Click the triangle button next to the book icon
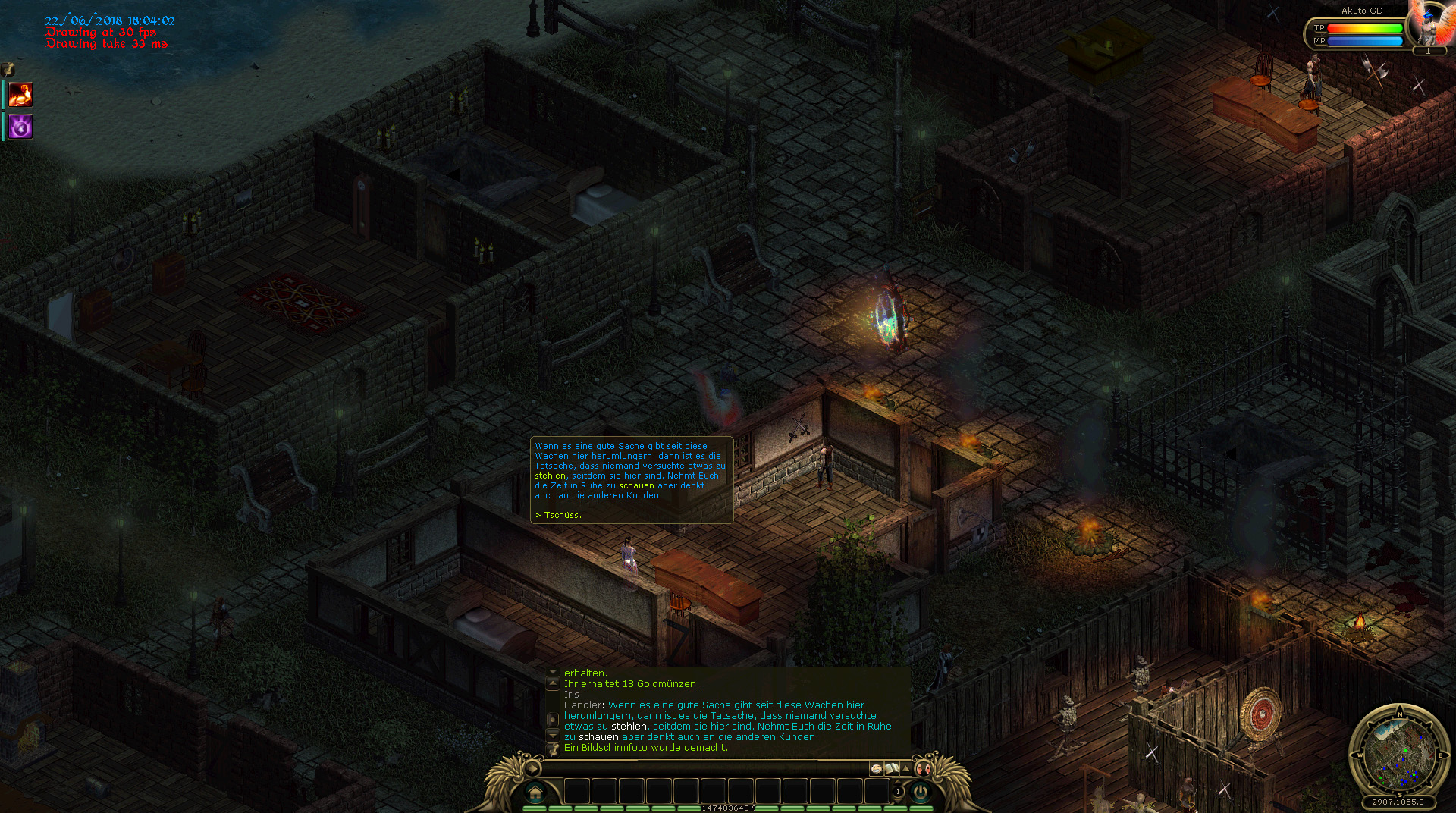The image size is (1456, 813). click(x=905, y=768)
